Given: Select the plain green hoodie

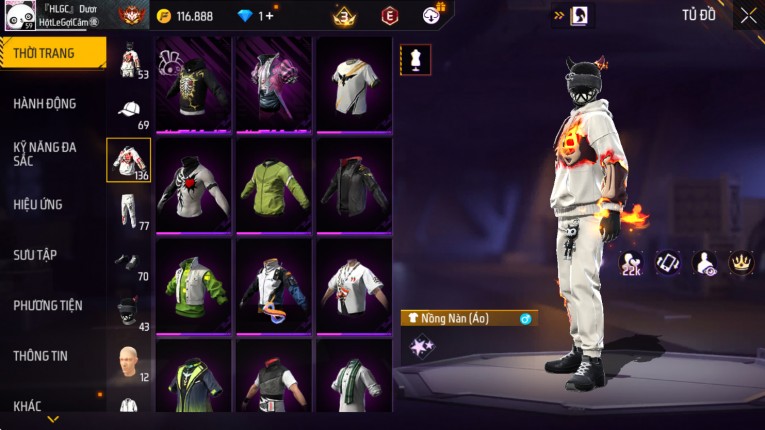Looking at the screenshot, I should 274,184.
